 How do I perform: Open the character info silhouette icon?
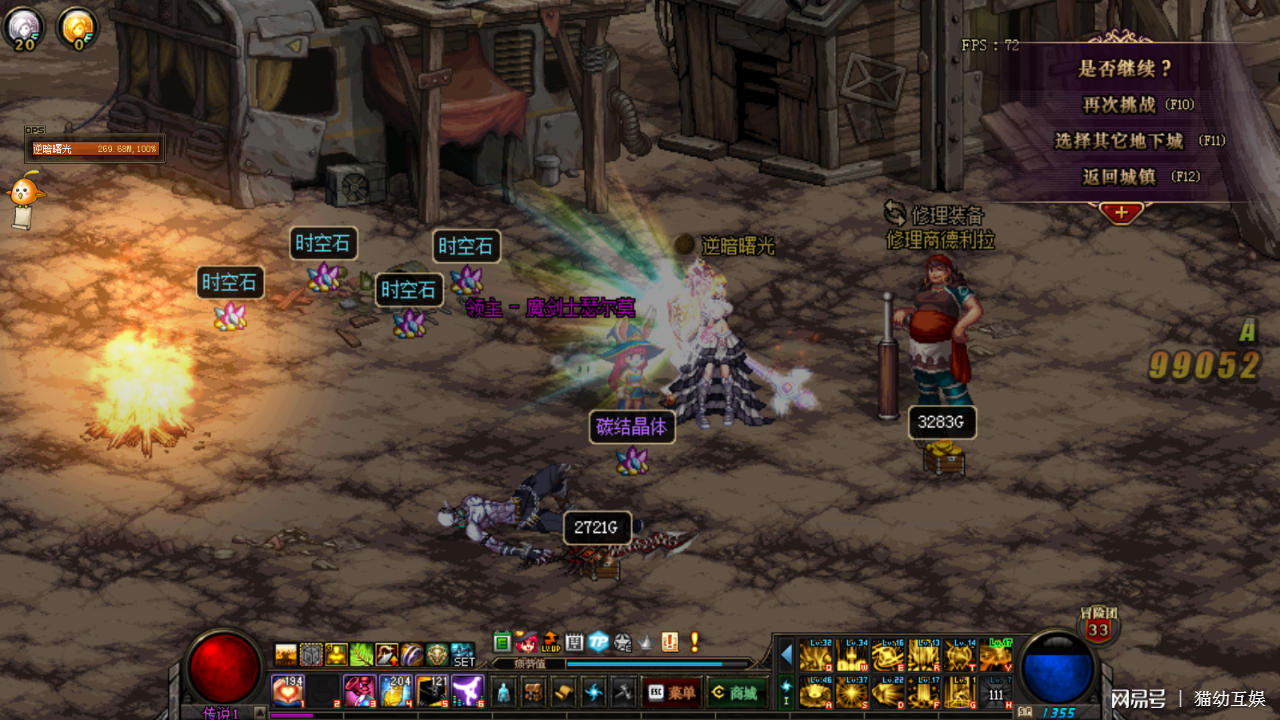tap(504, 691)
